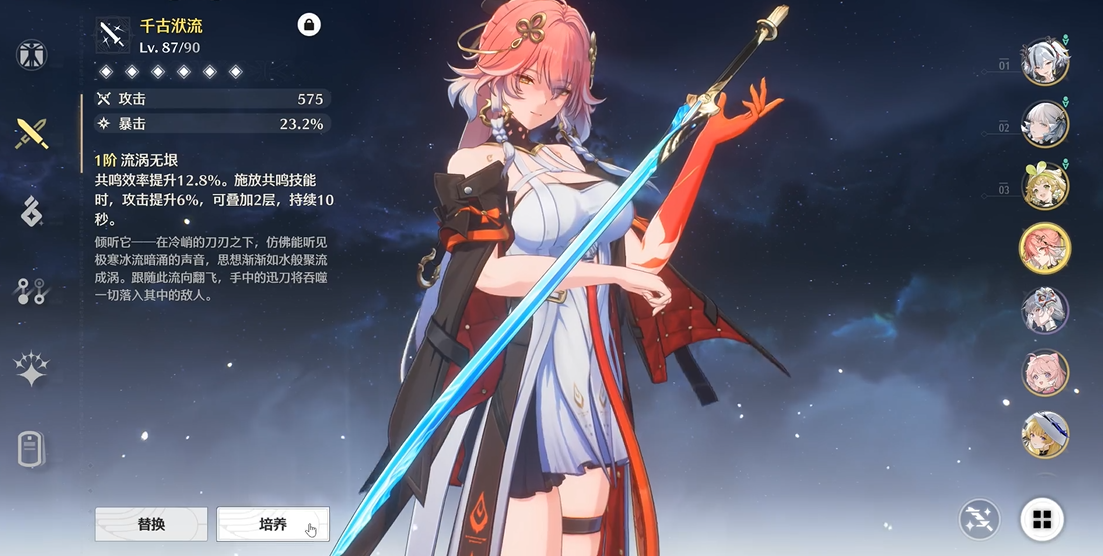Toggle the weapon lock icon
The width and height of the screenshot is (1103, 556).
309,25
